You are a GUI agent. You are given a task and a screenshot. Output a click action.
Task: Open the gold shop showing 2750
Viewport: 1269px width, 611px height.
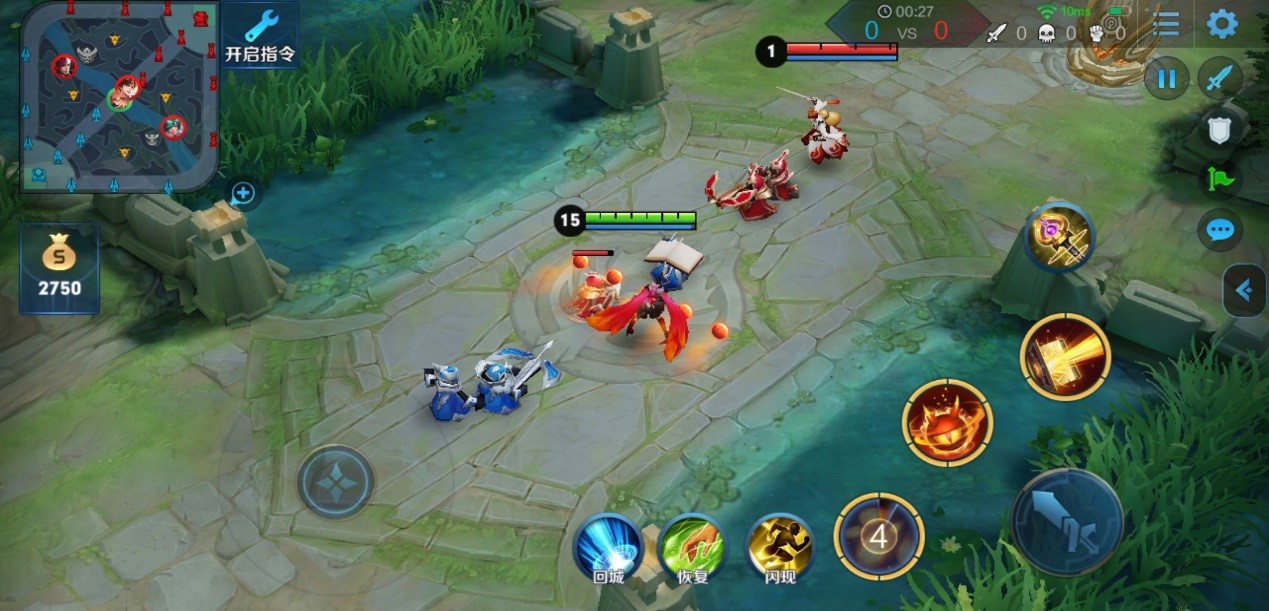tap(60, 269)
